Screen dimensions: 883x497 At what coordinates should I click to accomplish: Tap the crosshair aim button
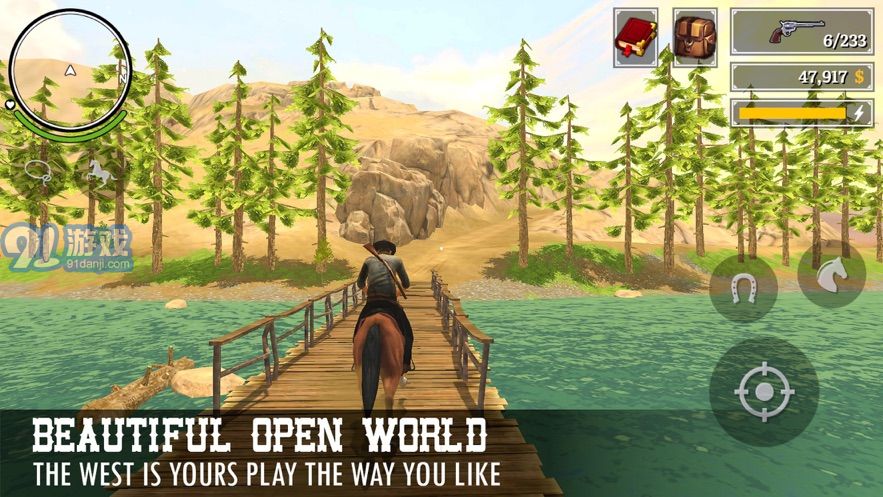pyautogui.click(x=764, y=391)
